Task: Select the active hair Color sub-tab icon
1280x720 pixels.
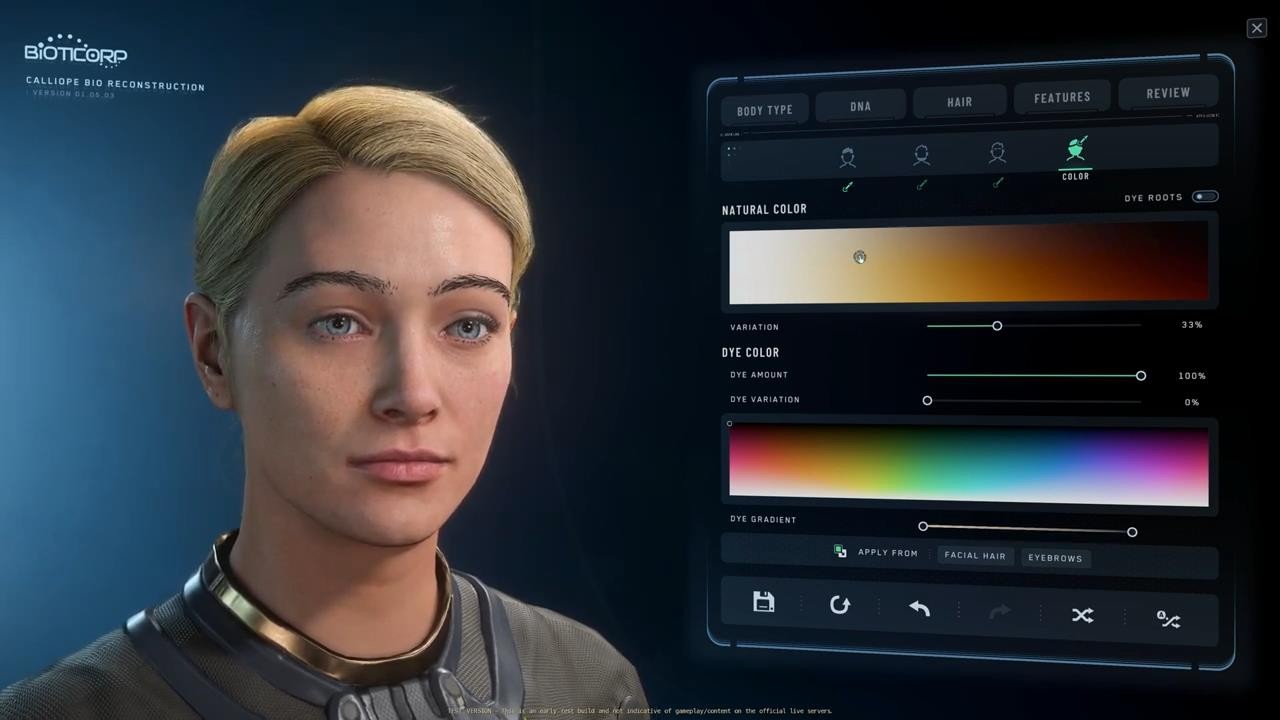Action: (1075, 154)
